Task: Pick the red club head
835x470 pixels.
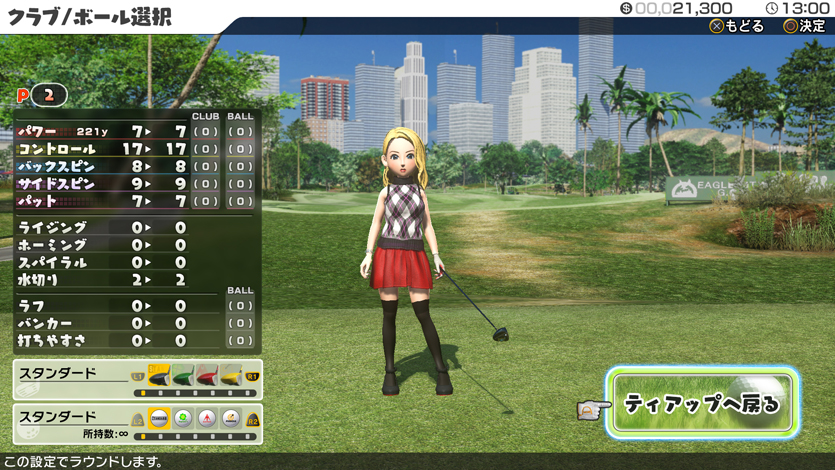Action: [x=207, y=376]
